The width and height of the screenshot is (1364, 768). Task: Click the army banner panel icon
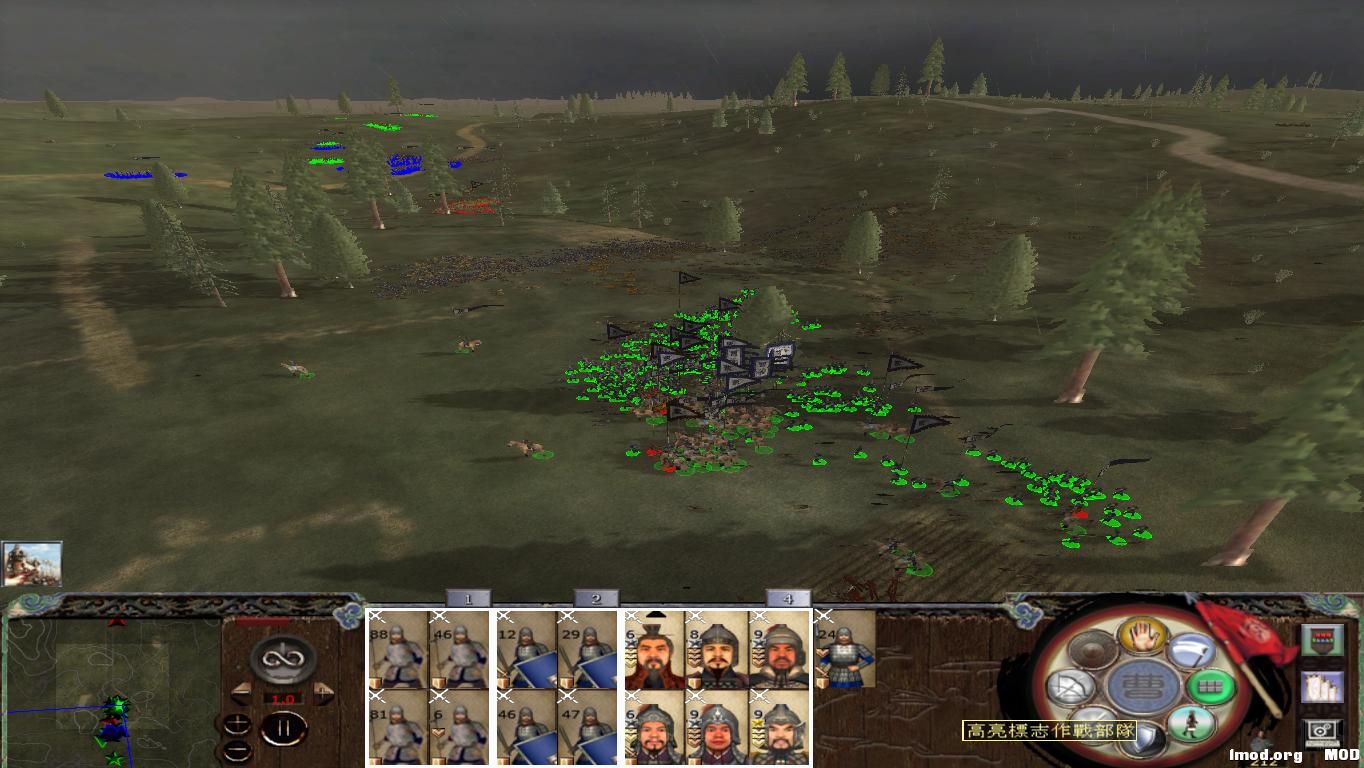click(x=1322, y=641)
